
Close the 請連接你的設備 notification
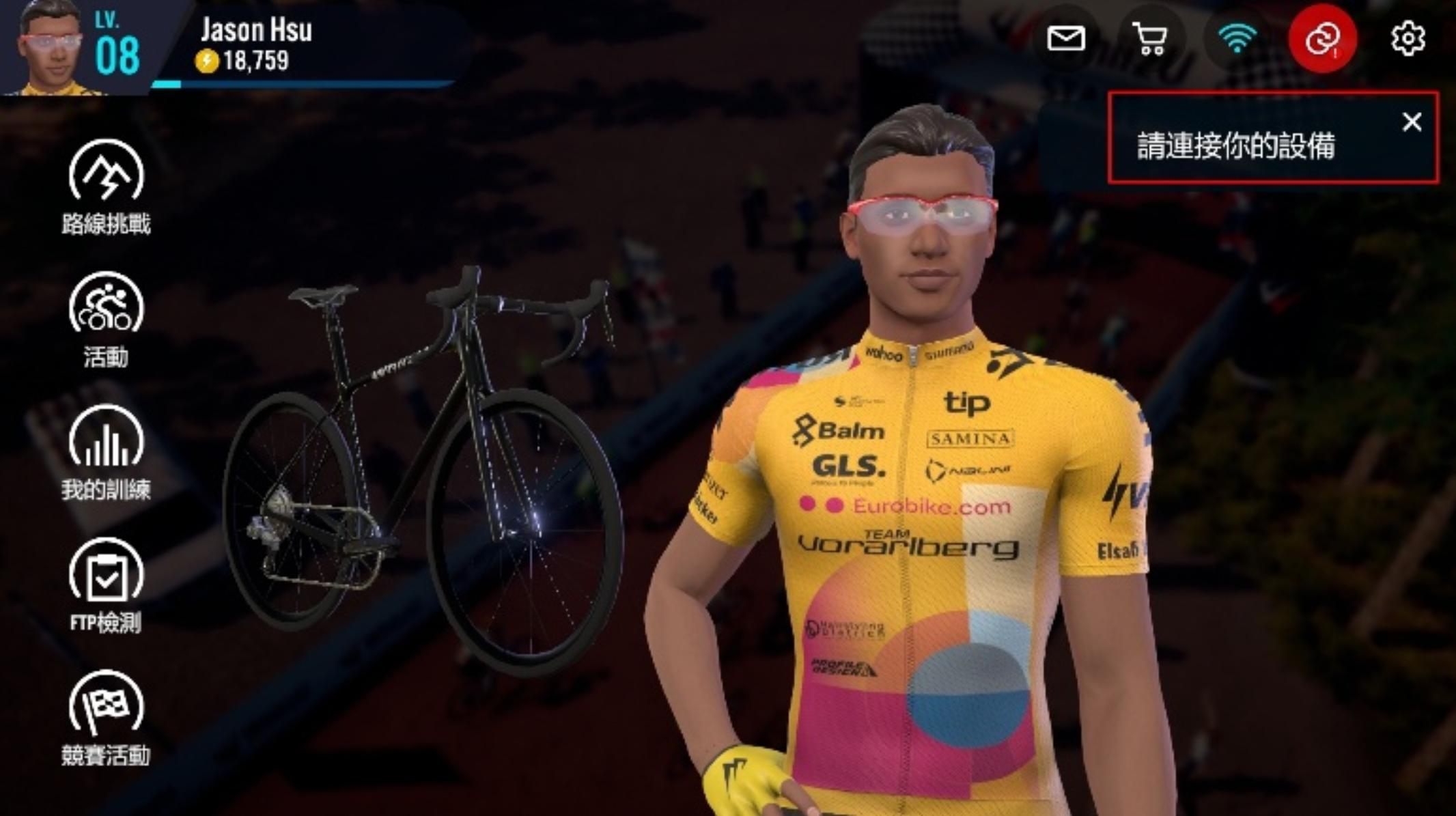click(1412, 122)
